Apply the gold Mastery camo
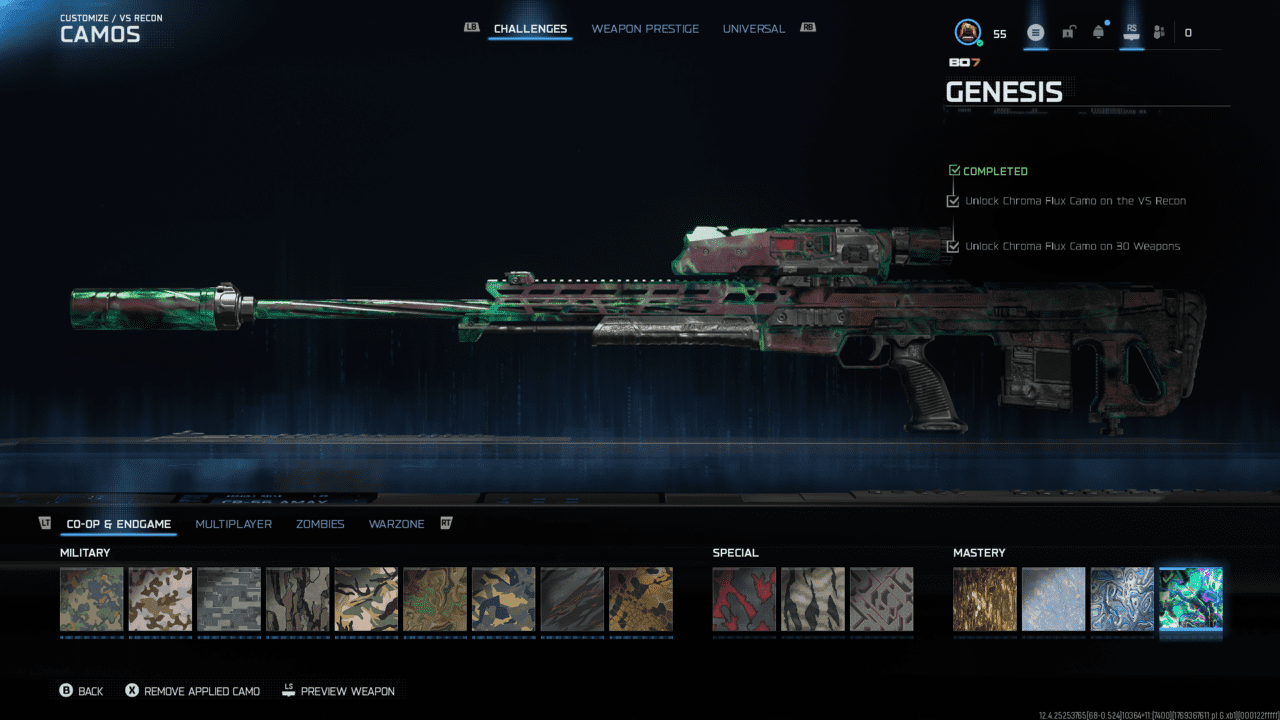 [x=985, y=599]
